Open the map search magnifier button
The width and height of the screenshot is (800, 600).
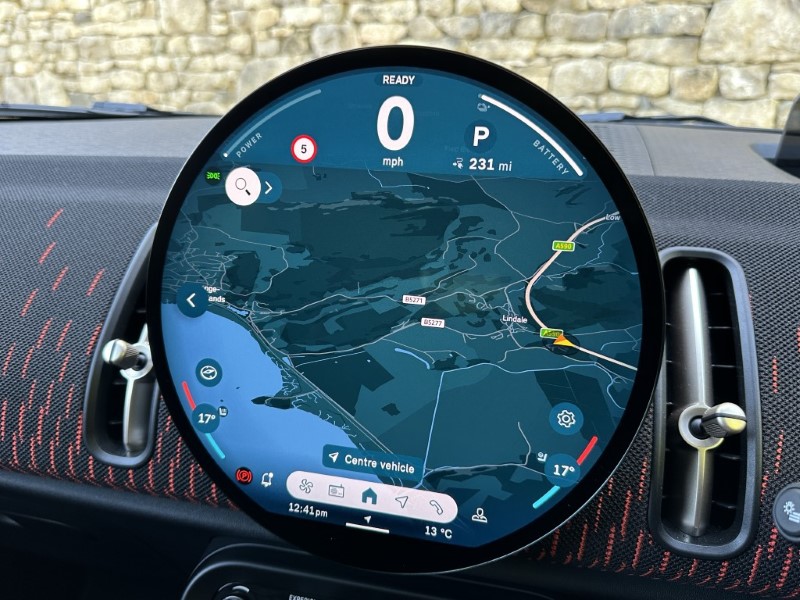pos(242,187)
